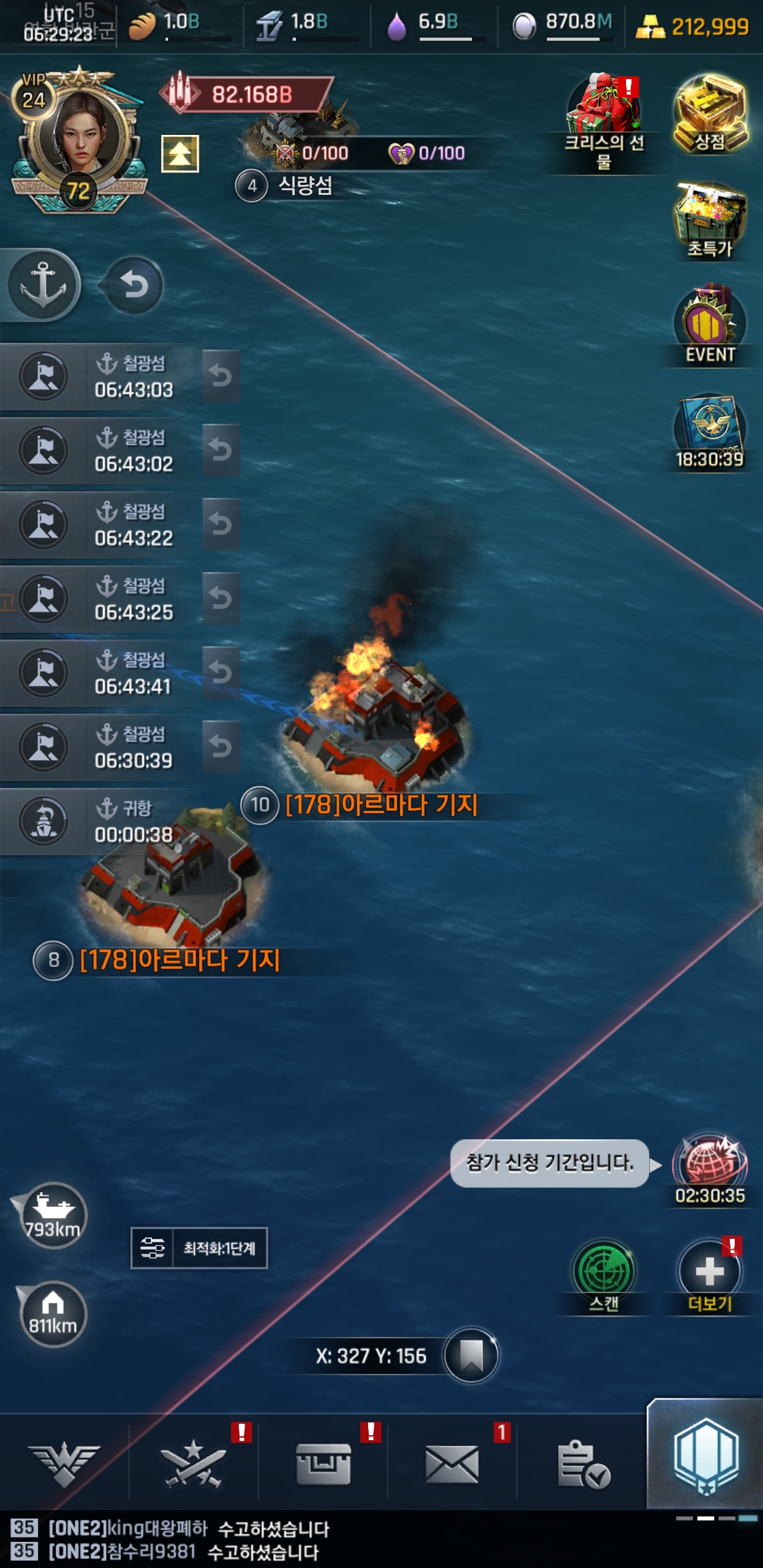Tap the large anchor fleet button
The width and height of the screenshot is (763, 1568).
pyautogui.click(x=44, y=285)
